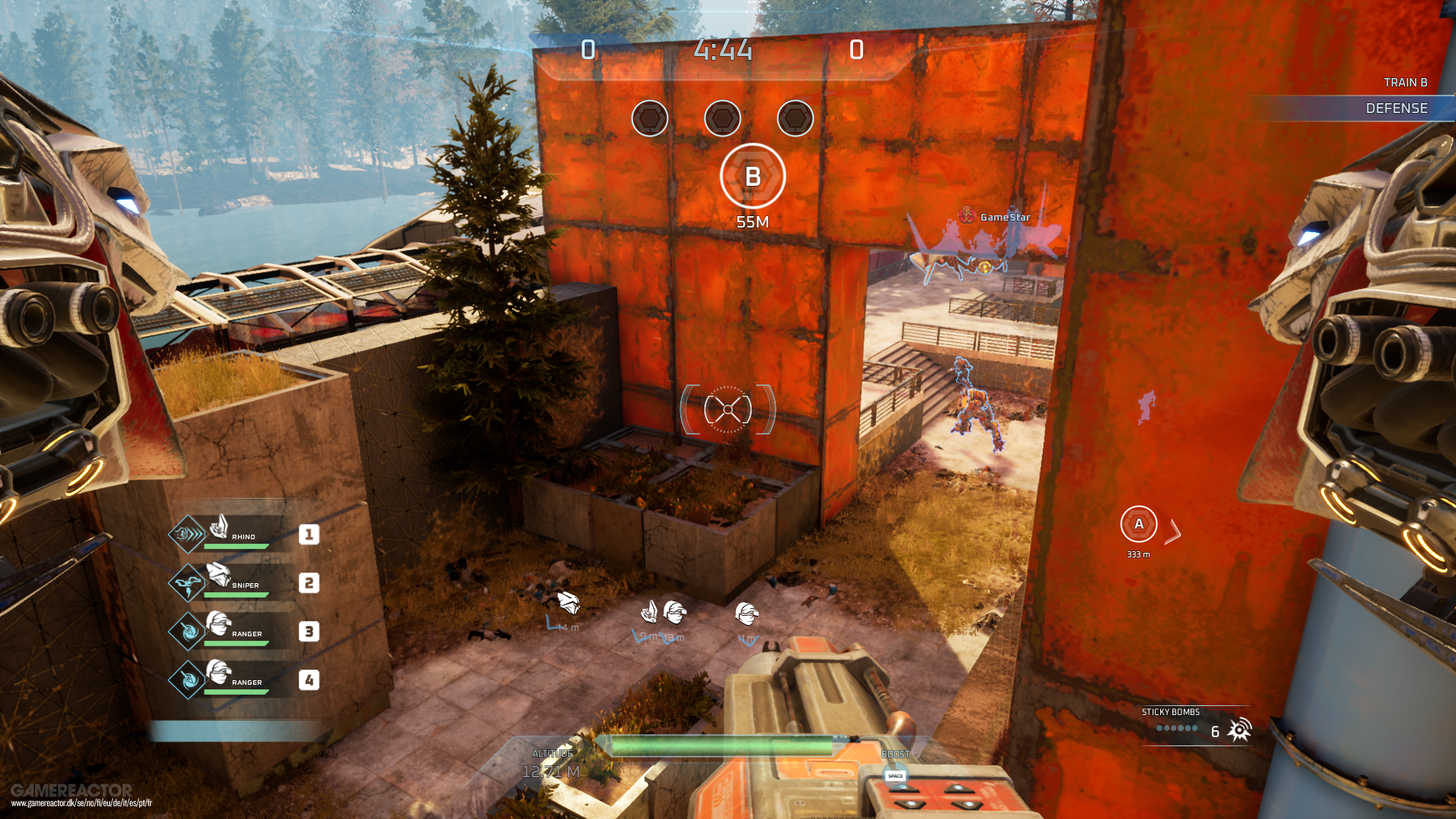This screenshot has width=1456, height=819.
Task: Select the Rhino squad member row
Action: tap(243, 534)
